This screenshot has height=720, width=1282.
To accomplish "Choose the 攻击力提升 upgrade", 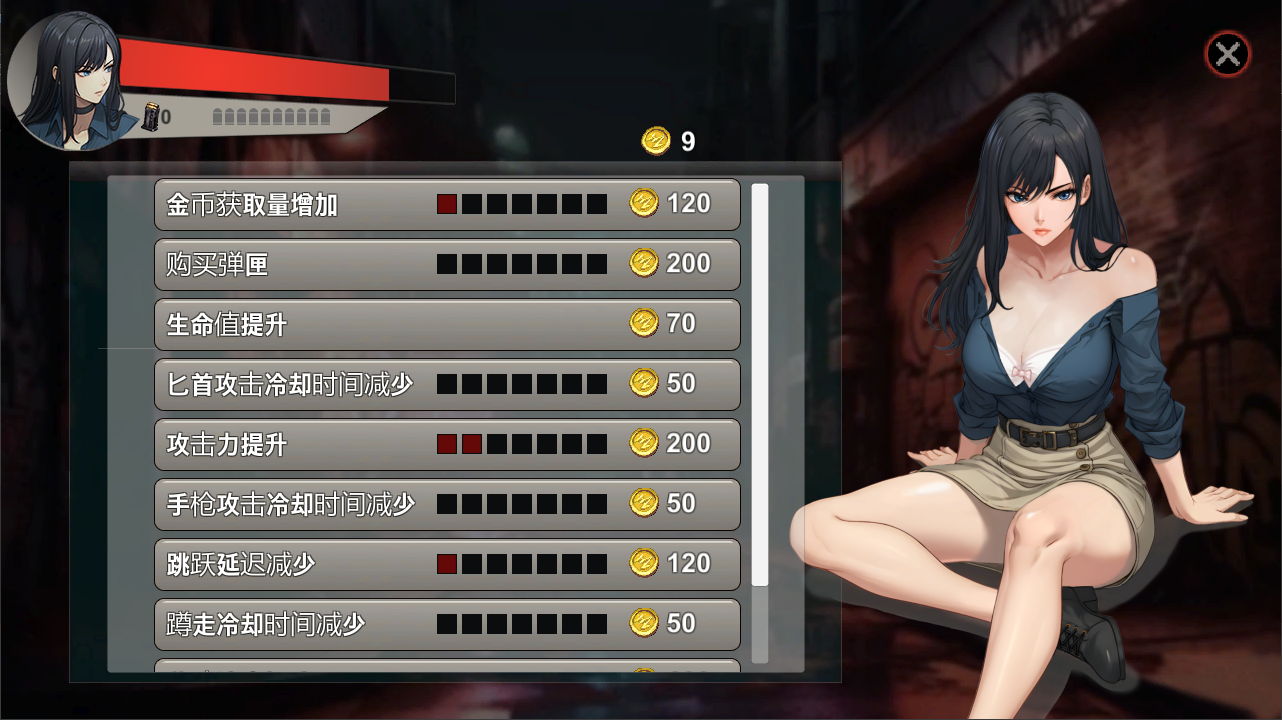I will (x=447, y=445).
